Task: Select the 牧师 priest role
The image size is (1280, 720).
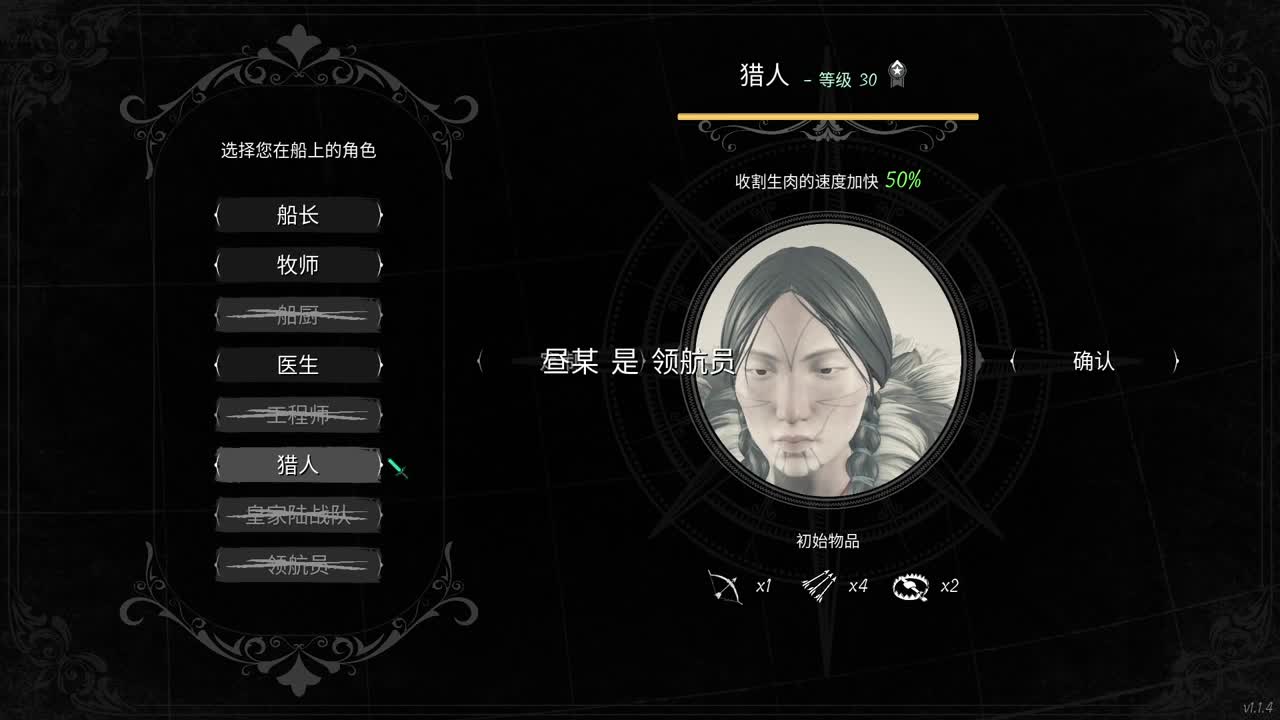Action: (x=297, y=265)
